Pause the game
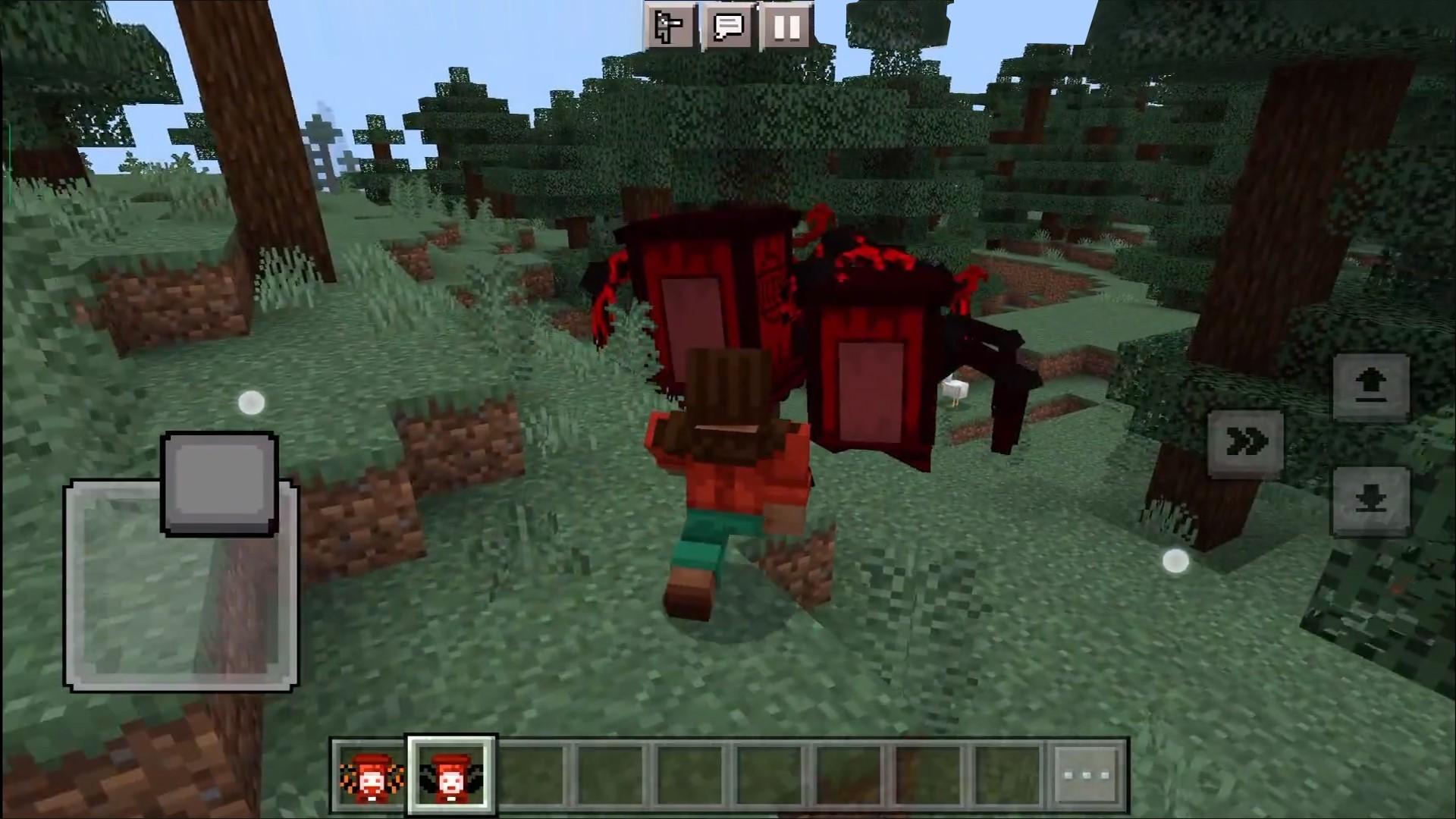The height and width of the screenshot is (819, 1456). click(x=786, y=28)
